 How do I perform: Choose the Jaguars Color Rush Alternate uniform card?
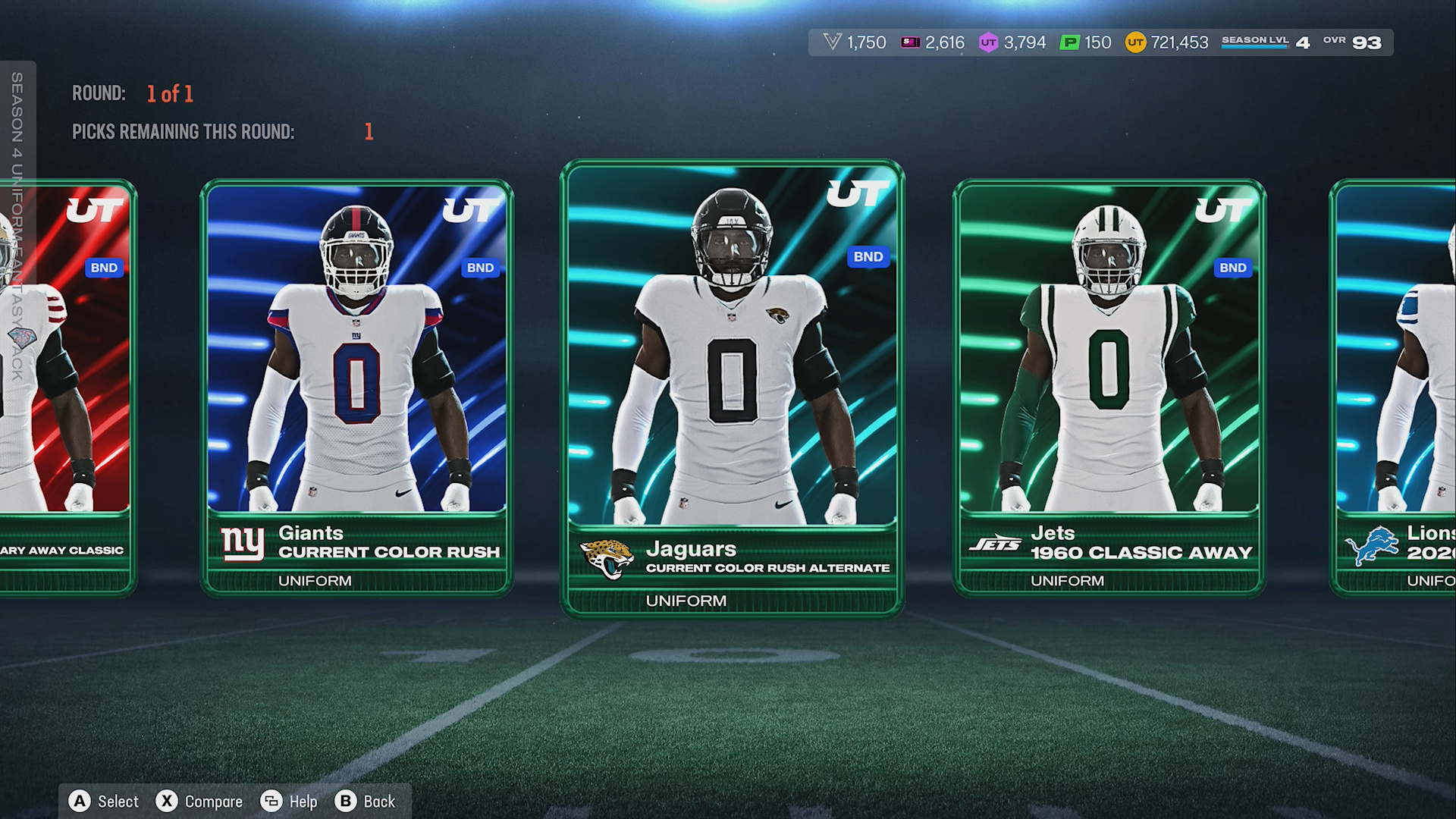[x=732, y=387]
